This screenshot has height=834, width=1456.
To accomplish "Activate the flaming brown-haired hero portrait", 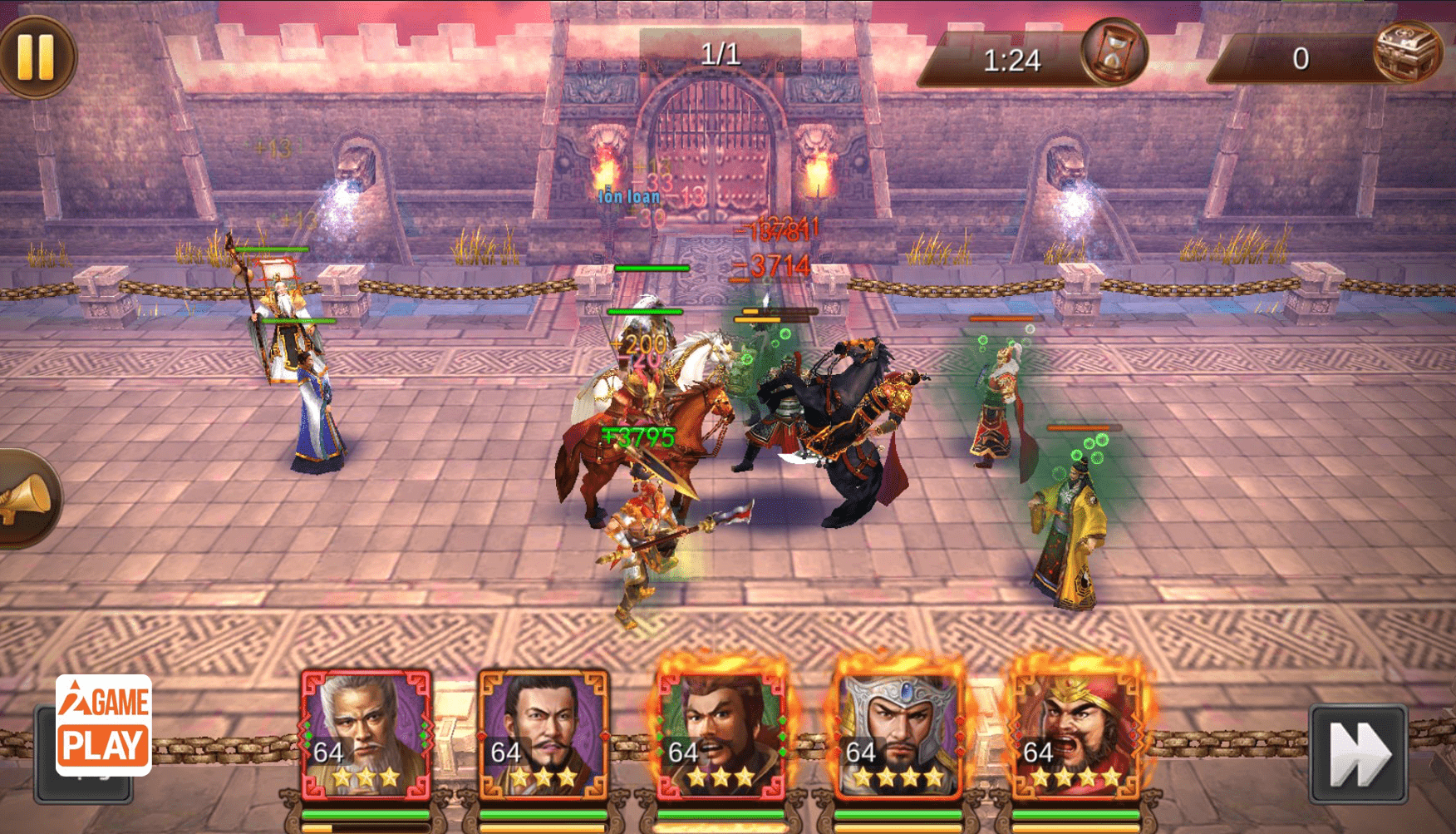I will coord(721,733).
